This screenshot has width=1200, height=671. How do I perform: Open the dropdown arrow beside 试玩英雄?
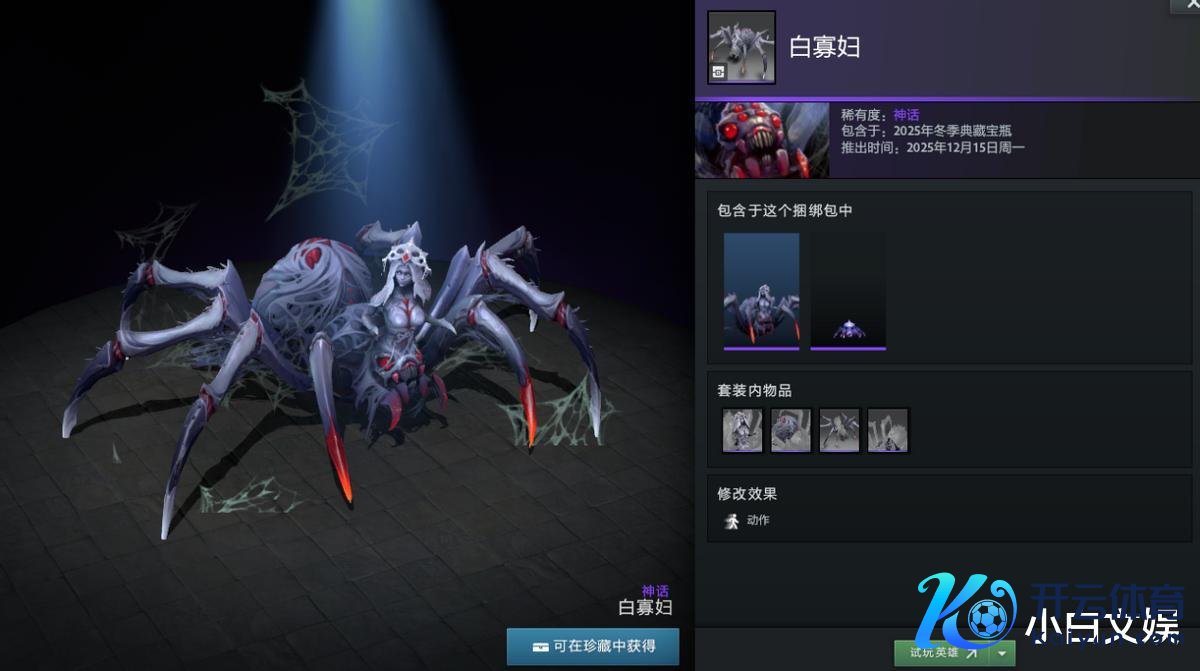click(x=1003, y=653)
